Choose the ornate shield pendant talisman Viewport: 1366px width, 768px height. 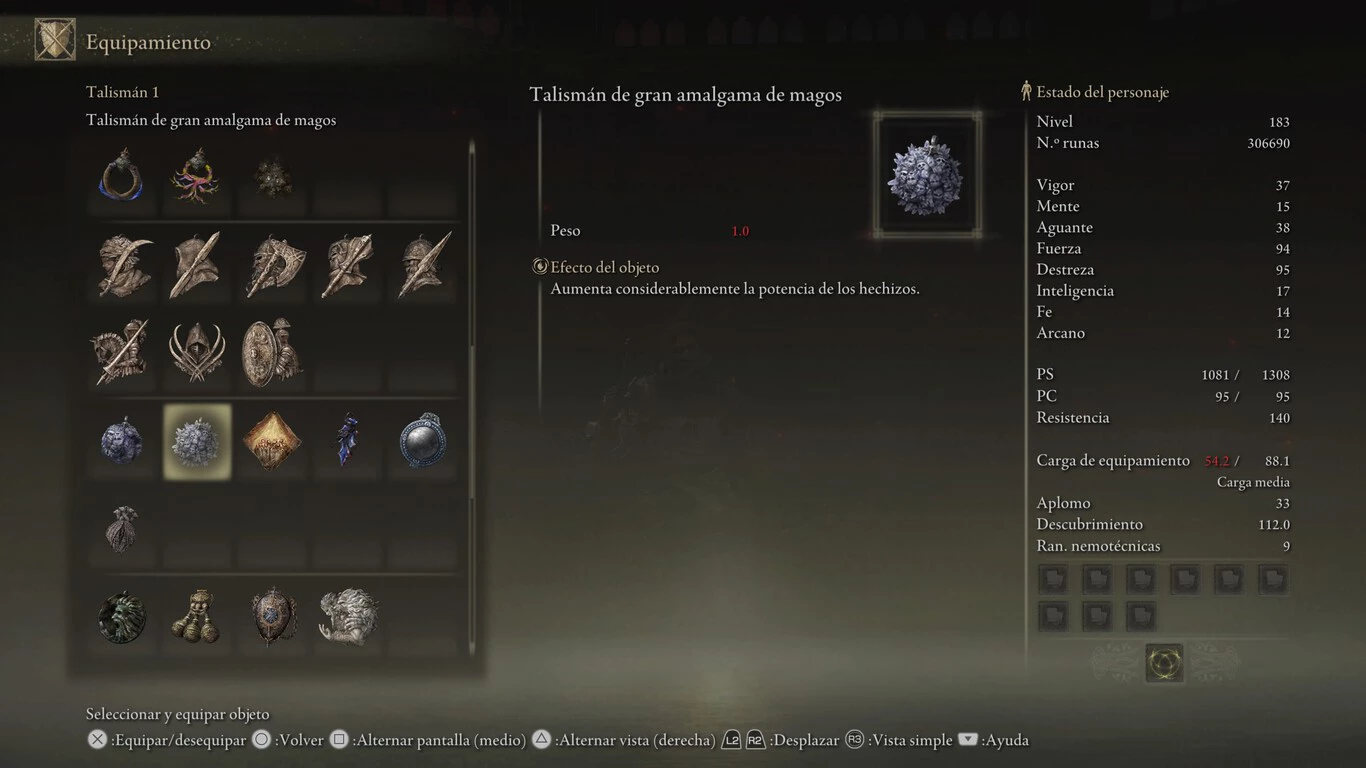272,617
